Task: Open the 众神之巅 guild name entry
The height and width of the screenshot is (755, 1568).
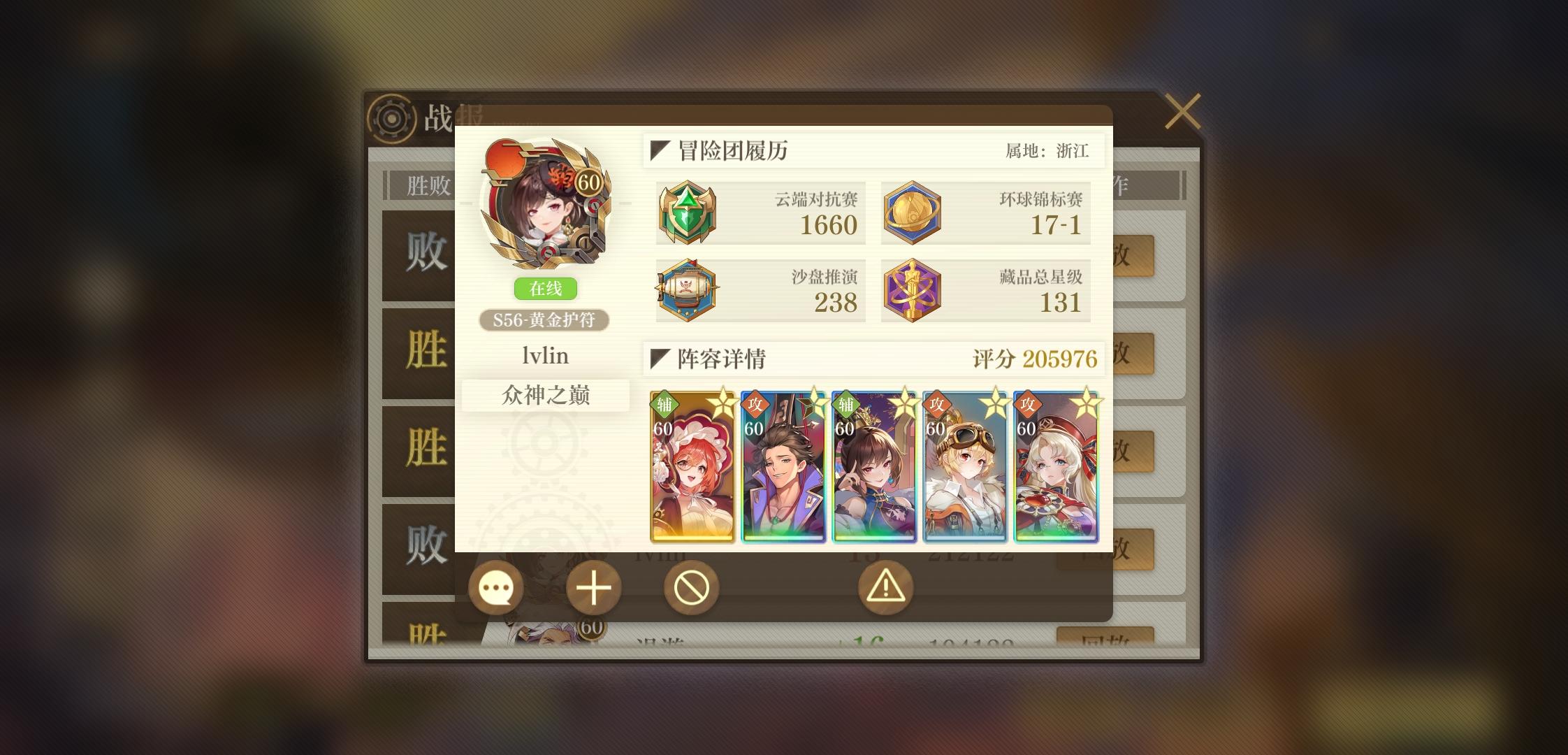Action: [x=544, y=396]
